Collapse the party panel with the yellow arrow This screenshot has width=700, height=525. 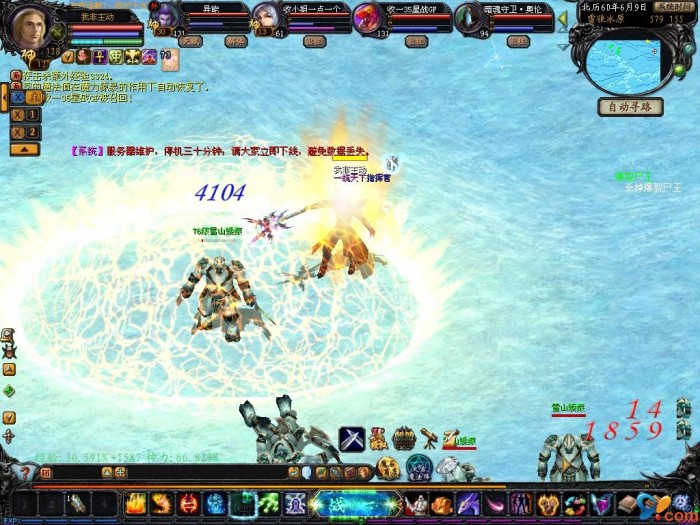(563, 18)
